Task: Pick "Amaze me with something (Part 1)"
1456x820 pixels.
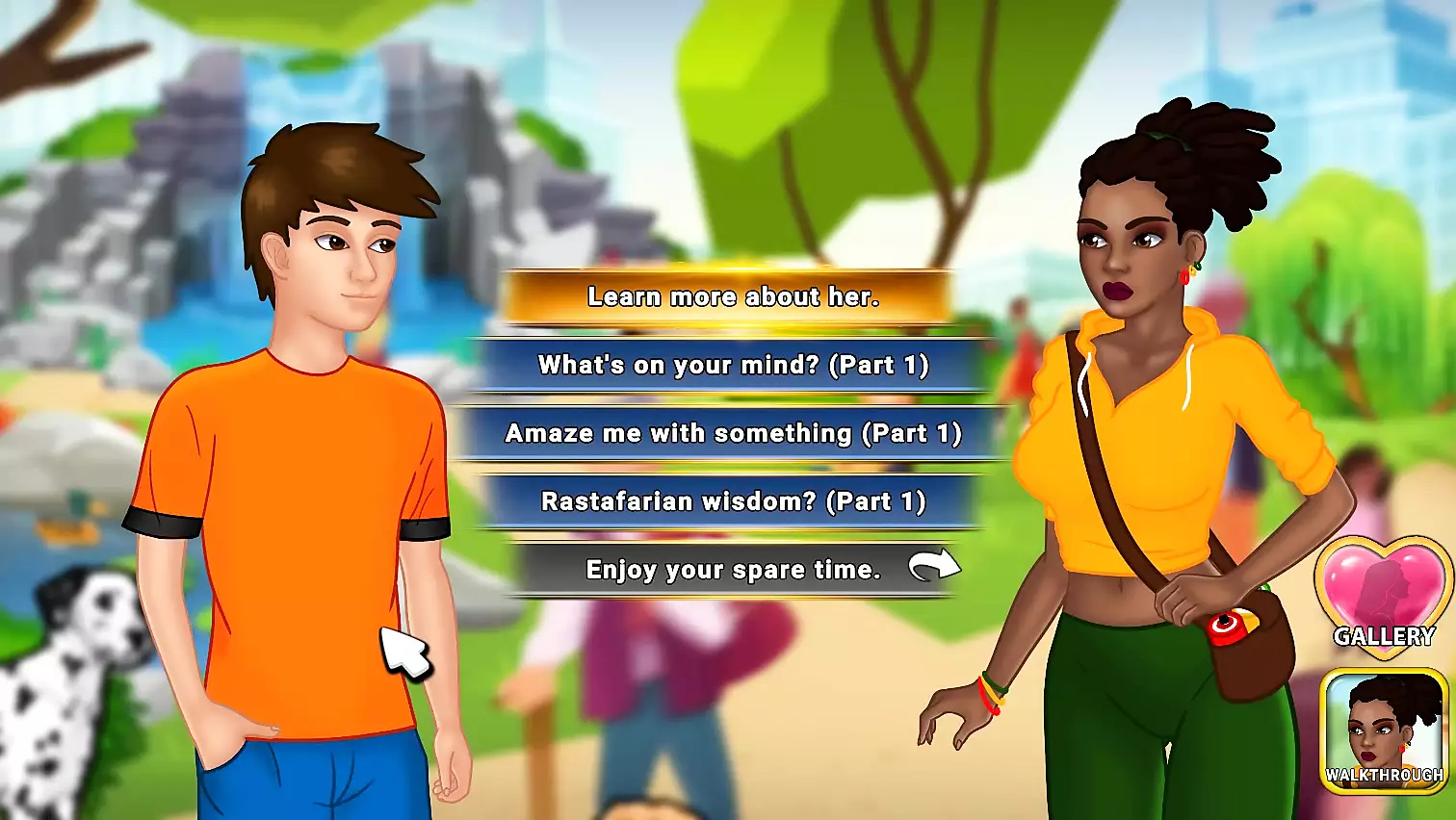Action: (x=732, y=434)
